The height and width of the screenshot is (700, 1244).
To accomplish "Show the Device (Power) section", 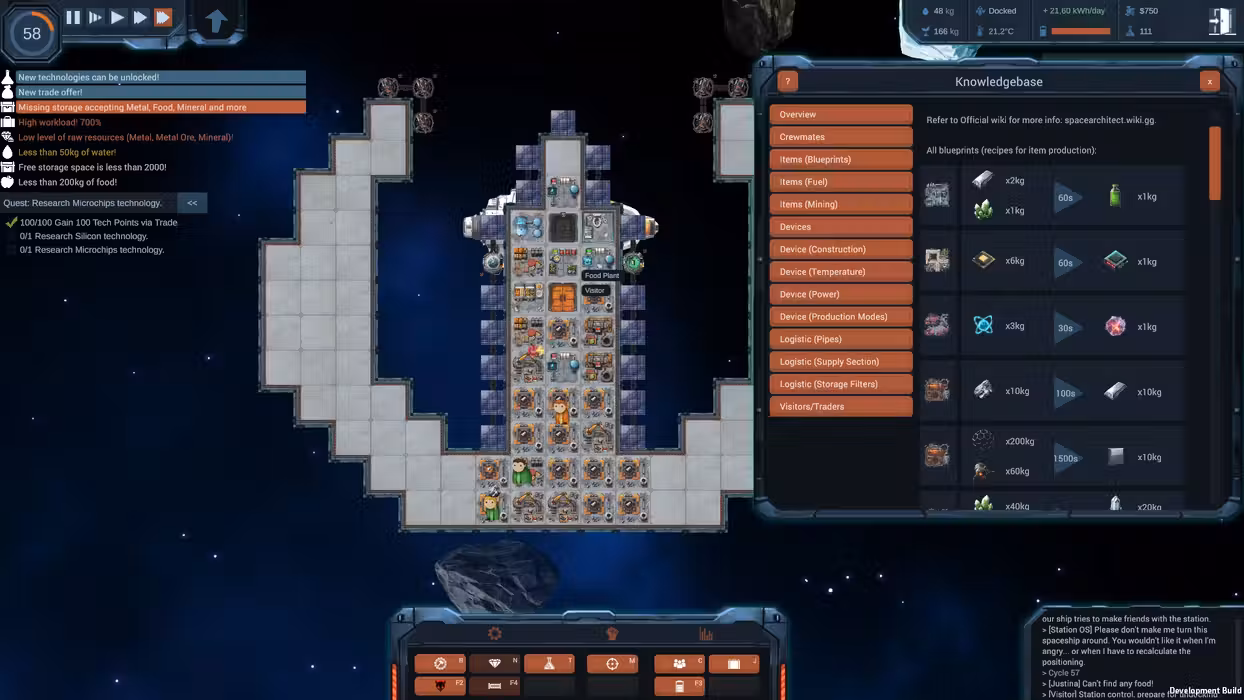I will 840,294.
